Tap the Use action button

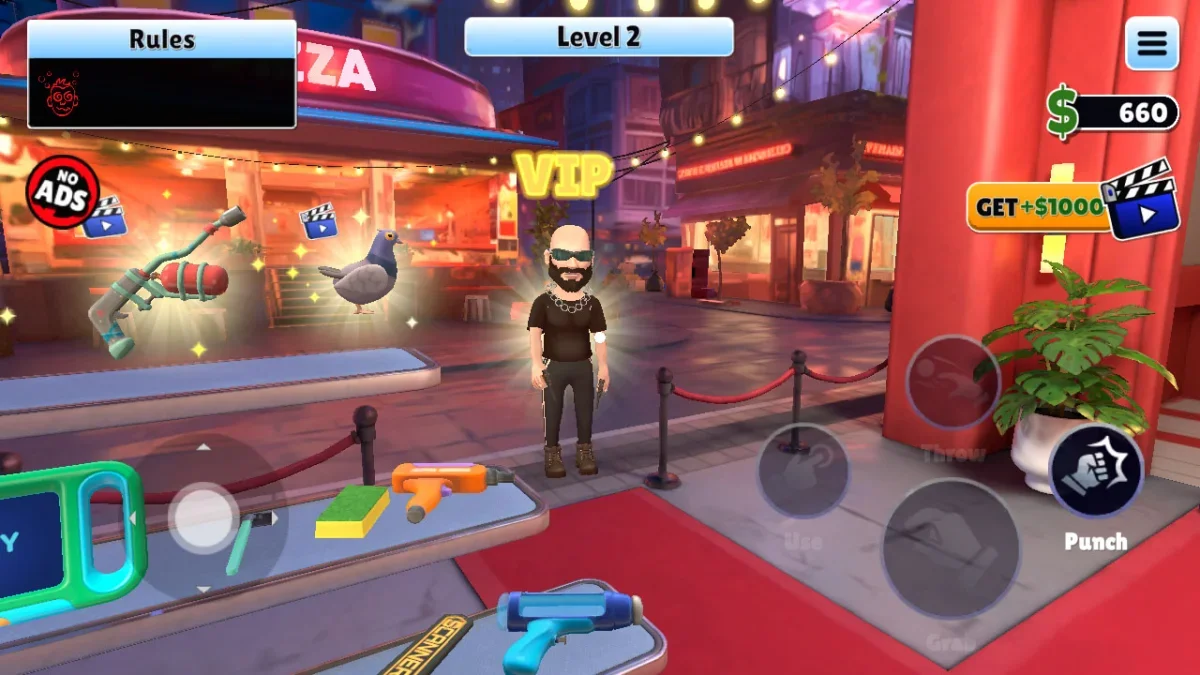[803, 471]
